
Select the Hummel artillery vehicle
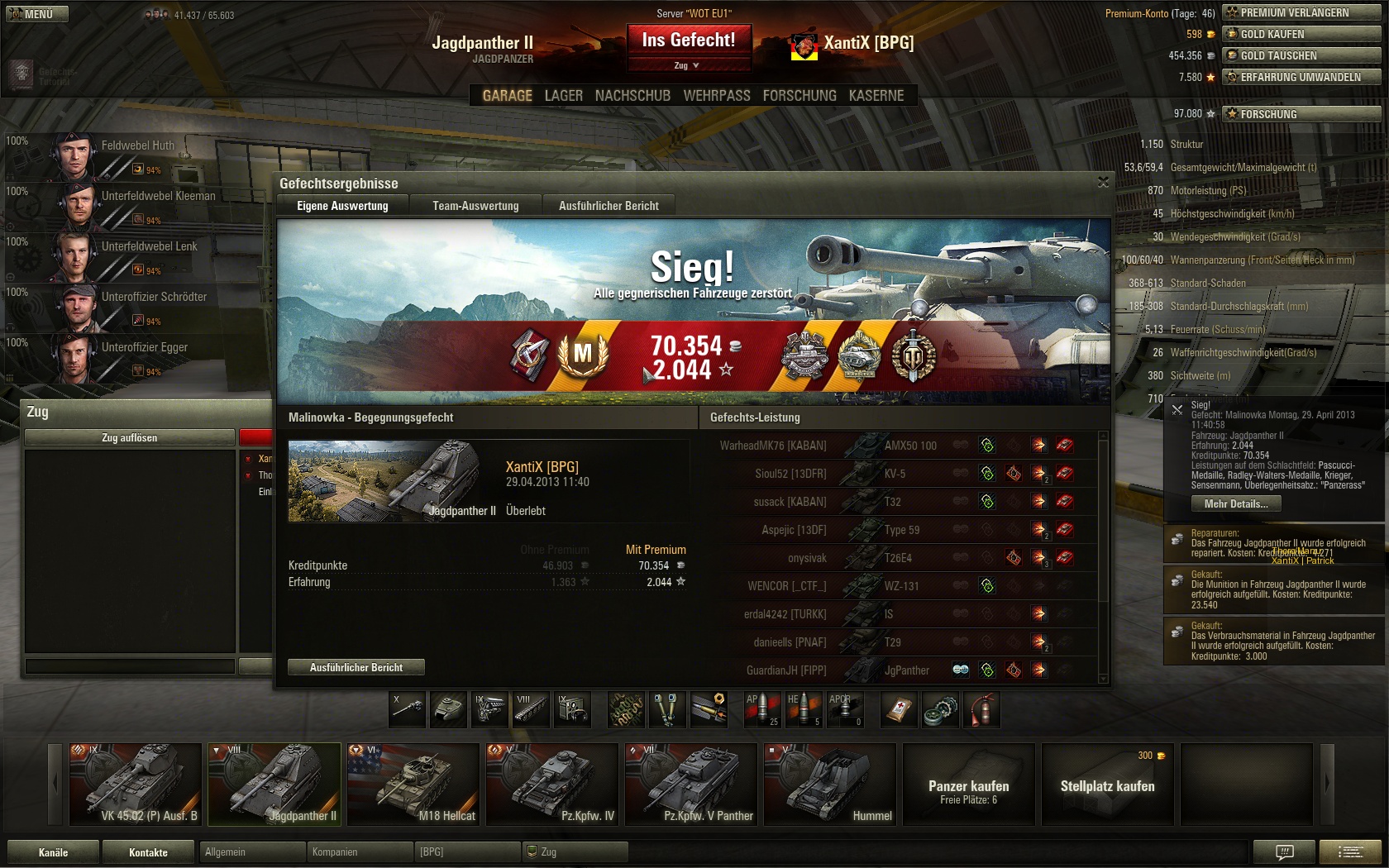(830, 784)
